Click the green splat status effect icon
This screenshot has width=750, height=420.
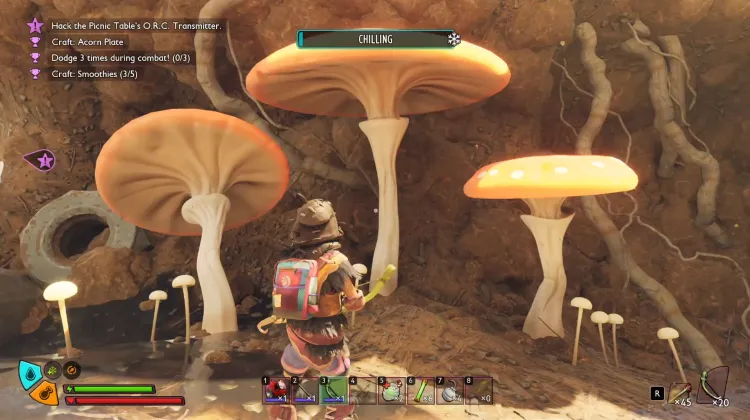click(x=53, y=366)
